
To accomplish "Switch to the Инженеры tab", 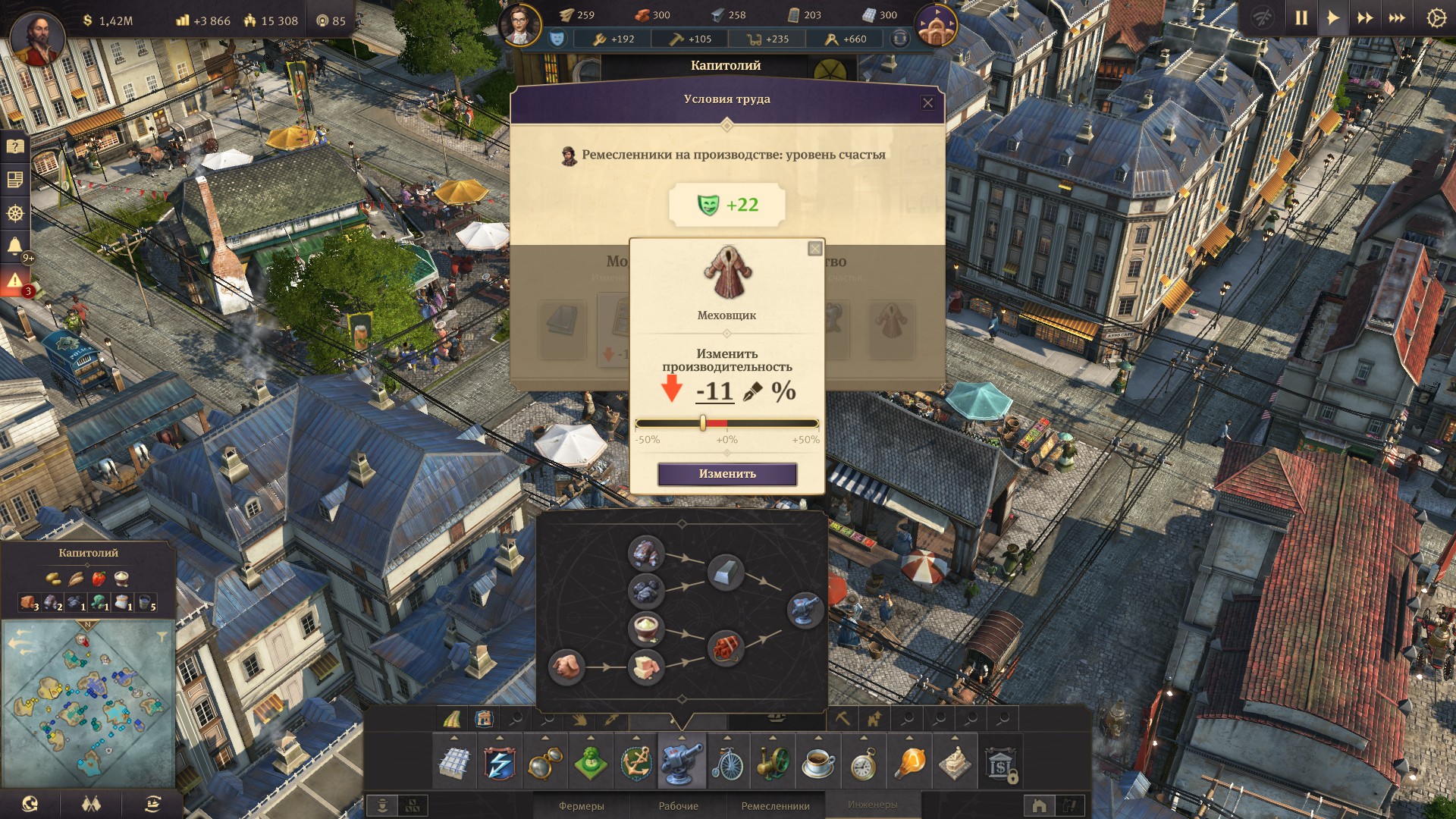I will (872, 805).
